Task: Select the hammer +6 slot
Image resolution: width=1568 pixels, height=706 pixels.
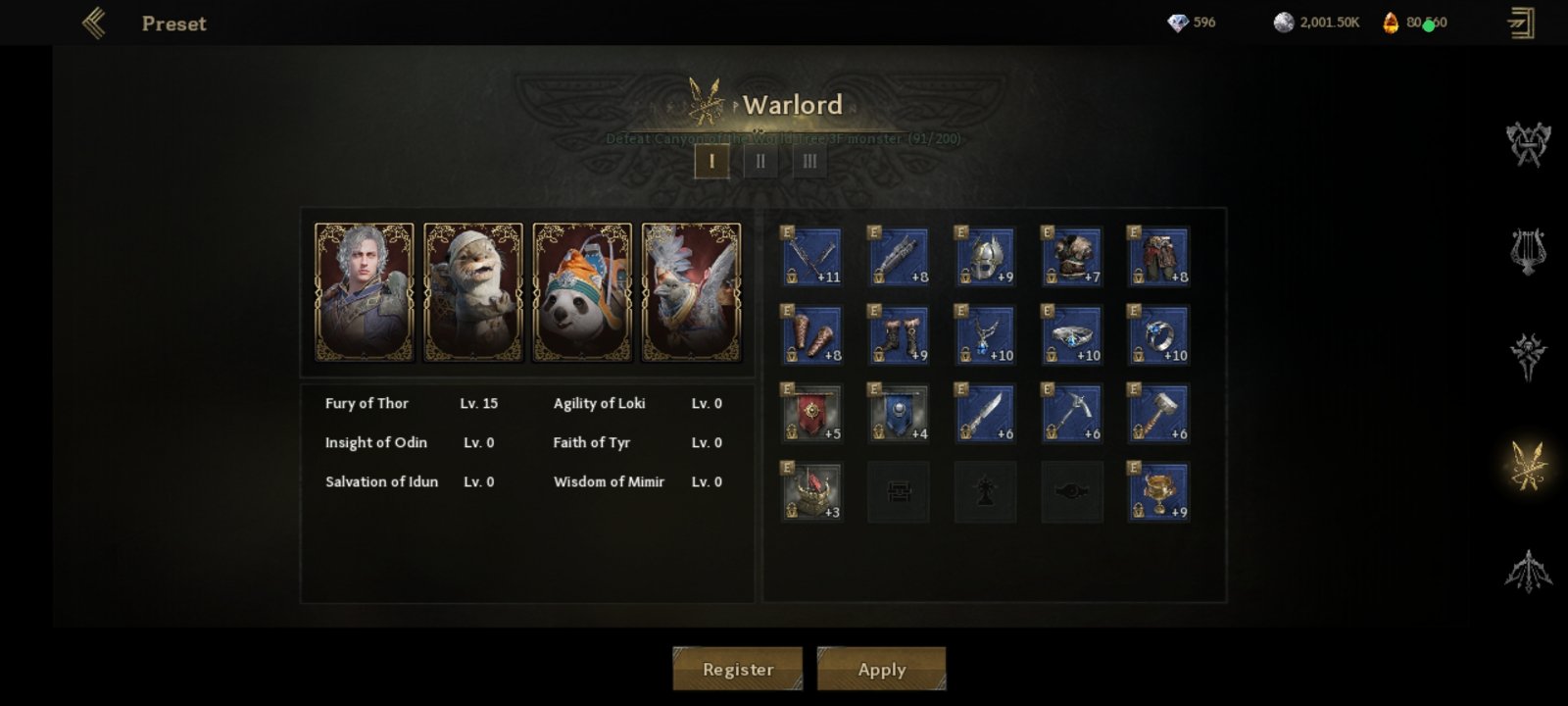Action: click(1158, 414)
